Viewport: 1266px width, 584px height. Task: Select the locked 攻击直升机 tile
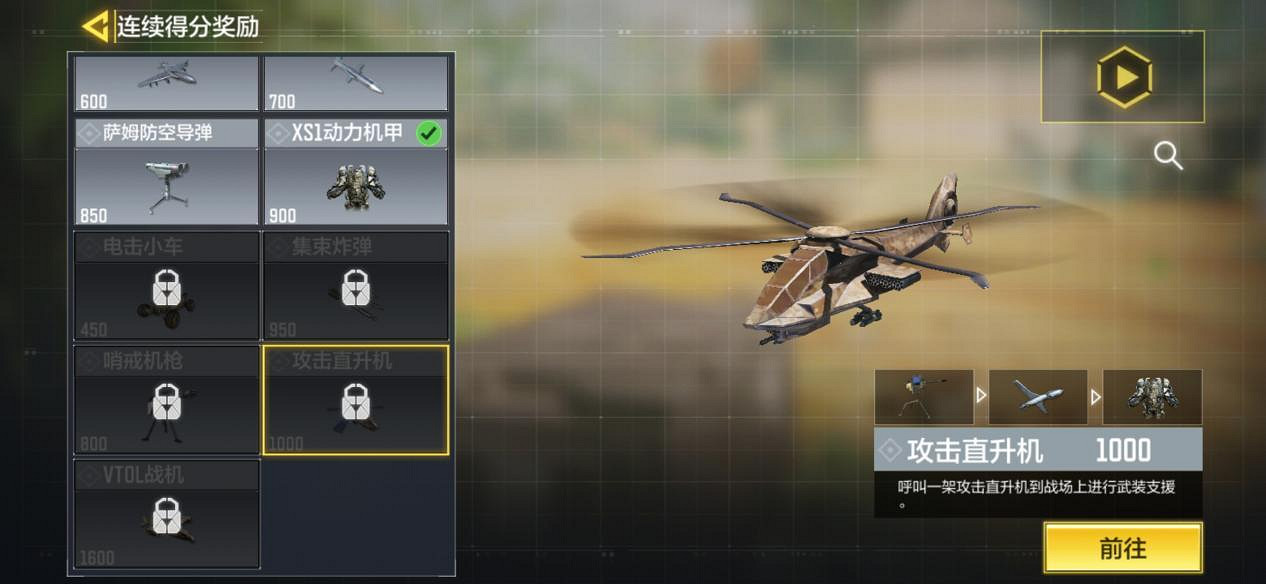point(356,400)
